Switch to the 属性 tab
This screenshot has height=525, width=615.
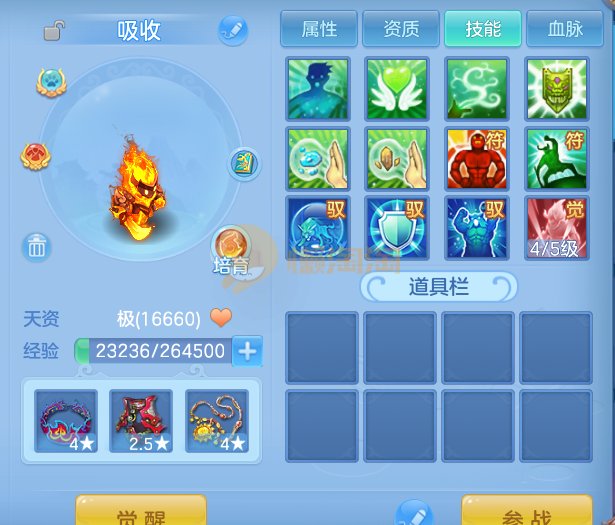click(319, 29)
